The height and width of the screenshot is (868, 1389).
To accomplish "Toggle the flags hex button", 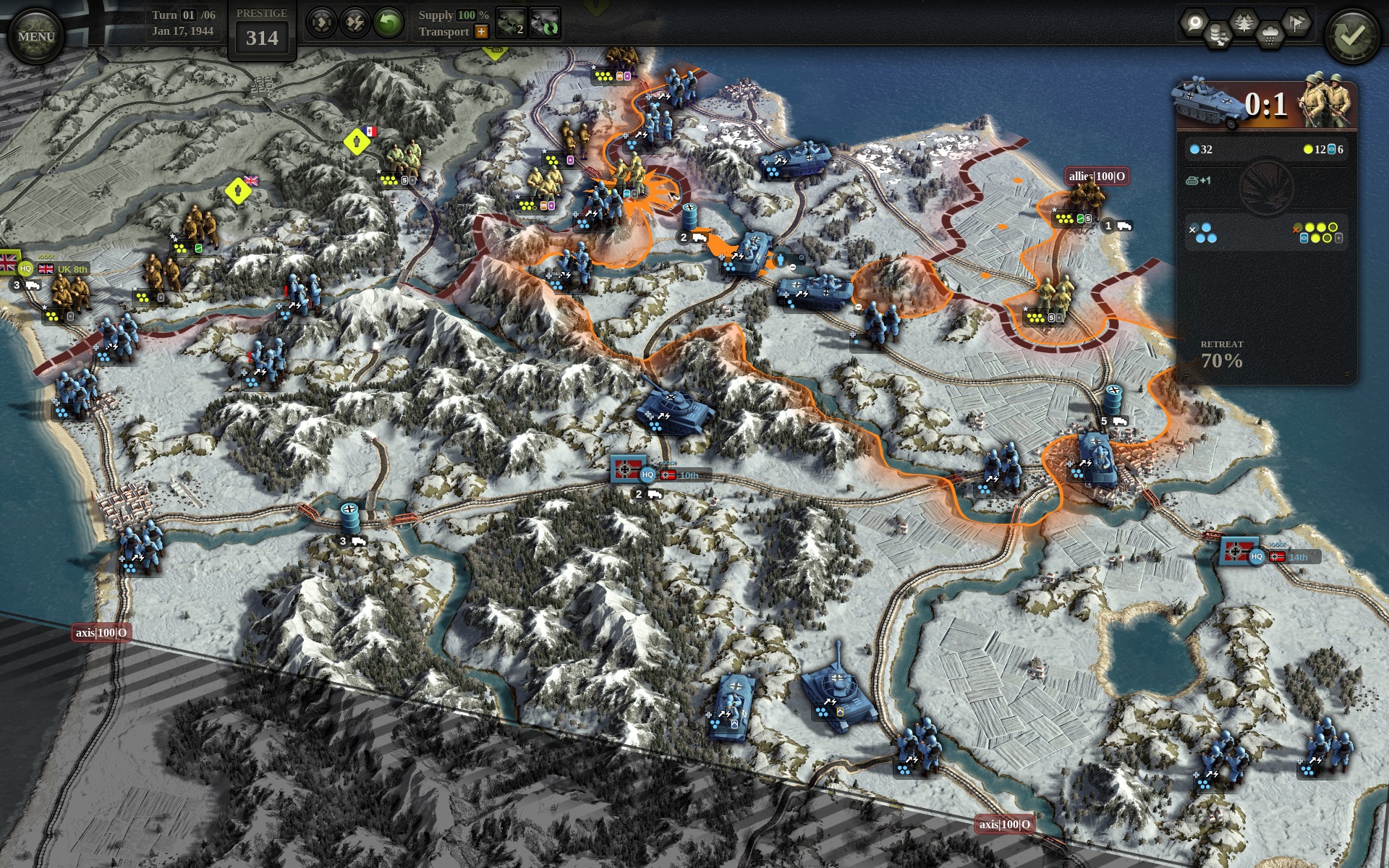I will (1296, 22).
